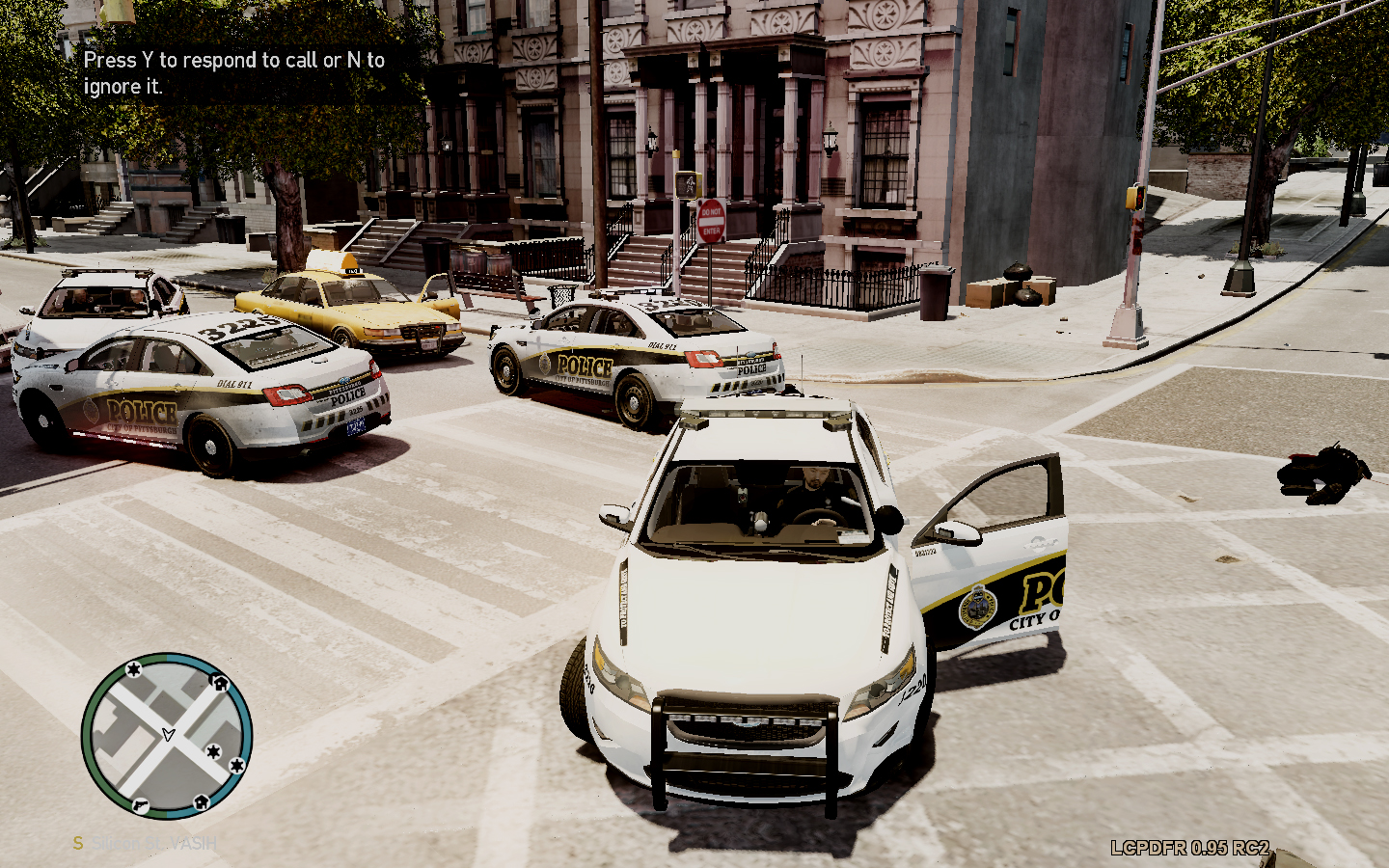Image resolution: width=1389 pixels, height=868 pixels.
Task: Click the player arrow marker on the minimap
Action: (x=168, y=735)
